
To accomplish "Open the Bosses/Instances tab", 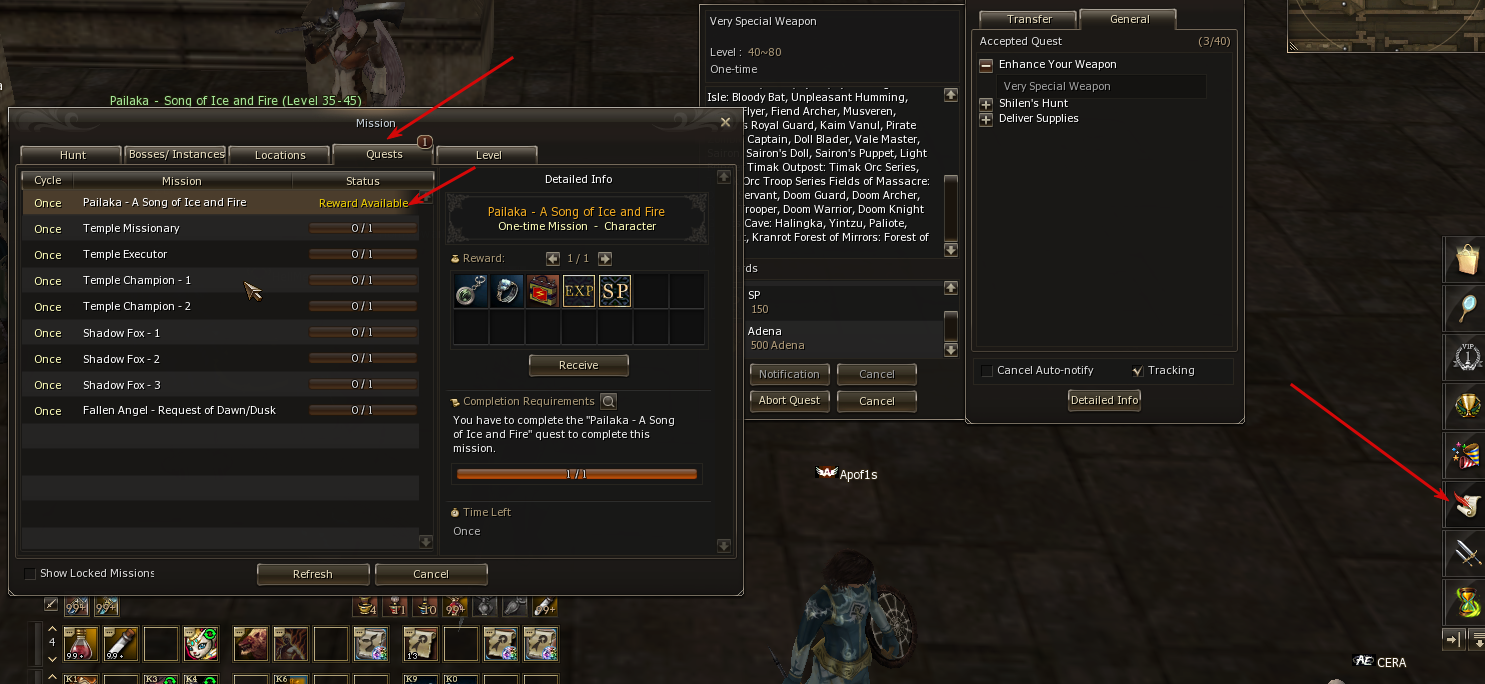I will (x=176, y=155).
